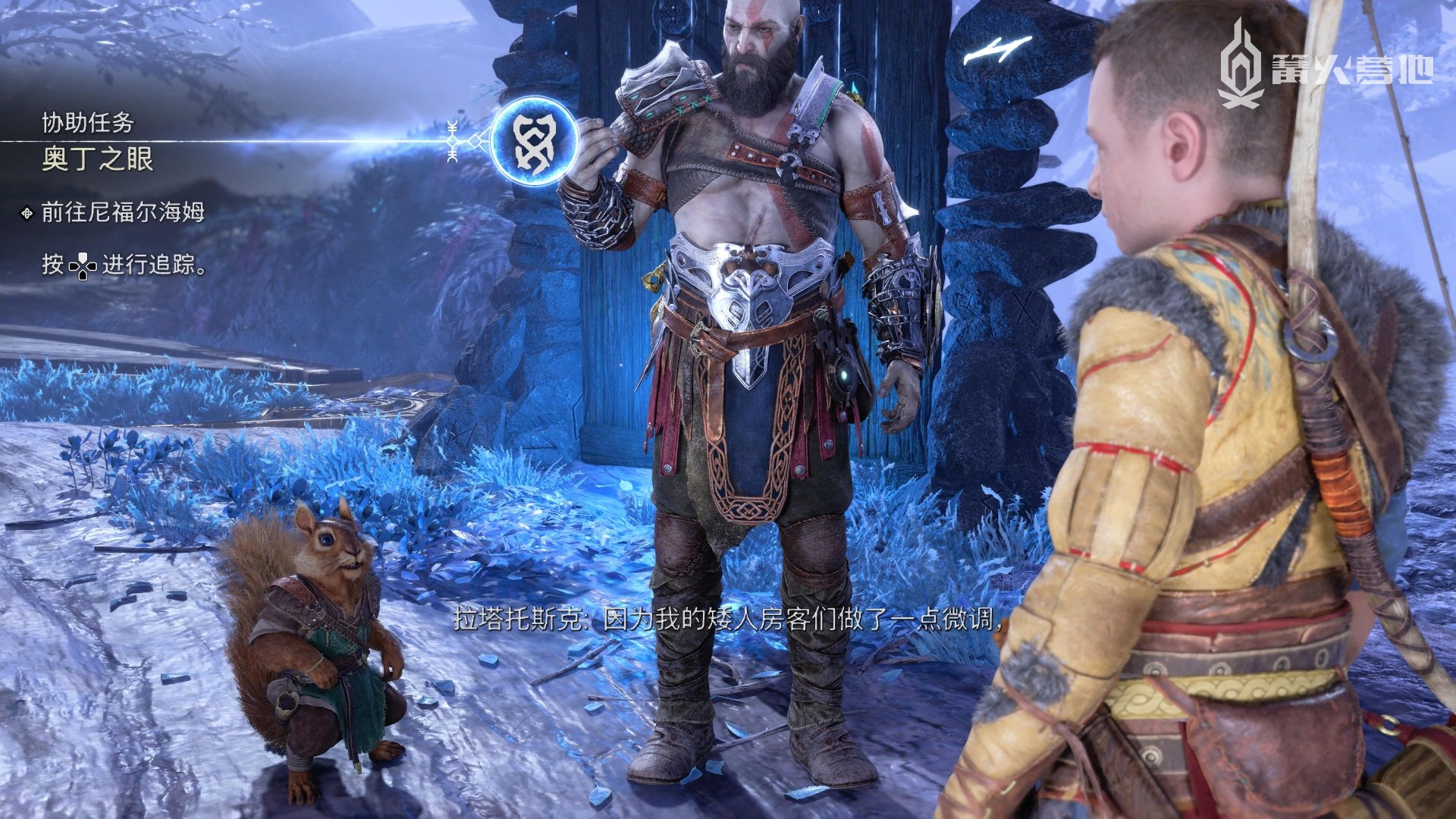Select the 奥丁之眼 quest title
This screenshot has width=1456, height=819.
pyautogui.click(x=98, y=159)
